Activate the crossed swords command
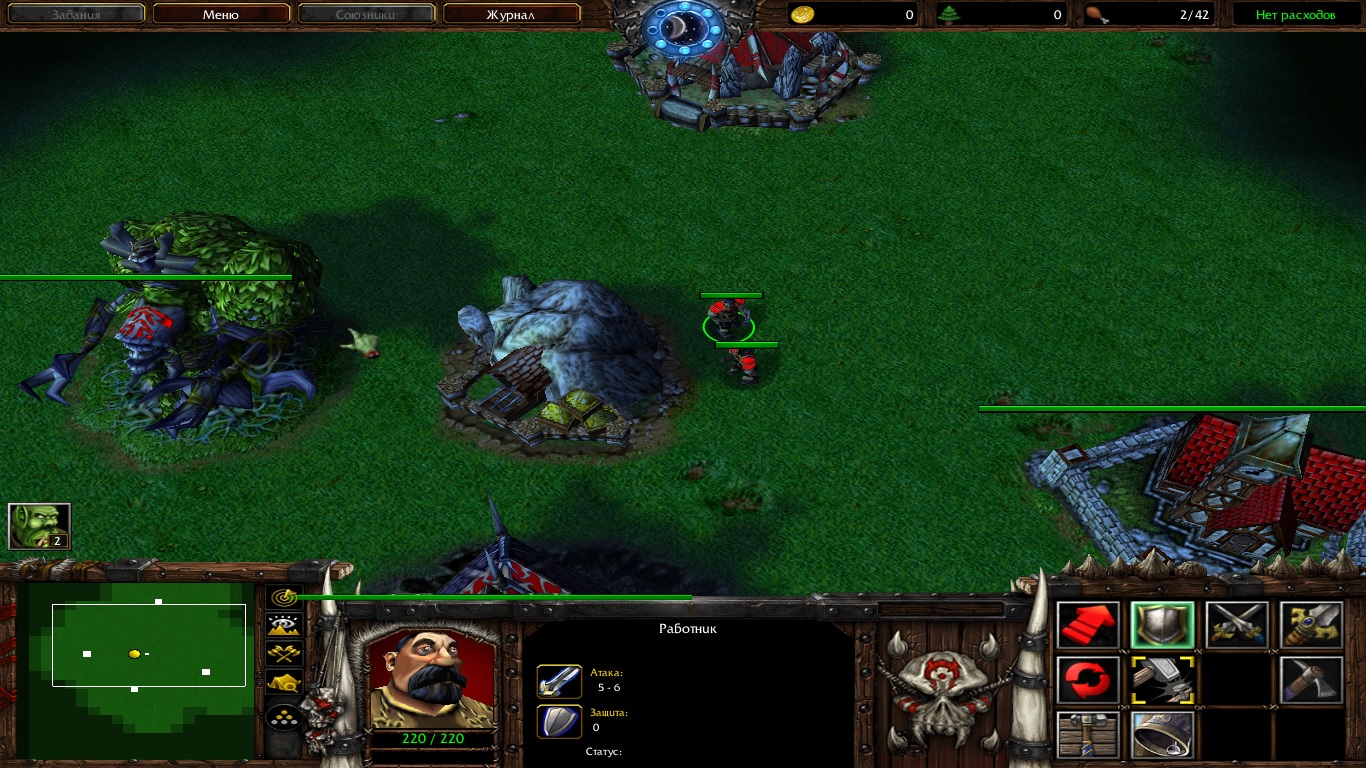Image resolution: width=1366 pixels, height=768 pixels. [x=1237, y=625]
